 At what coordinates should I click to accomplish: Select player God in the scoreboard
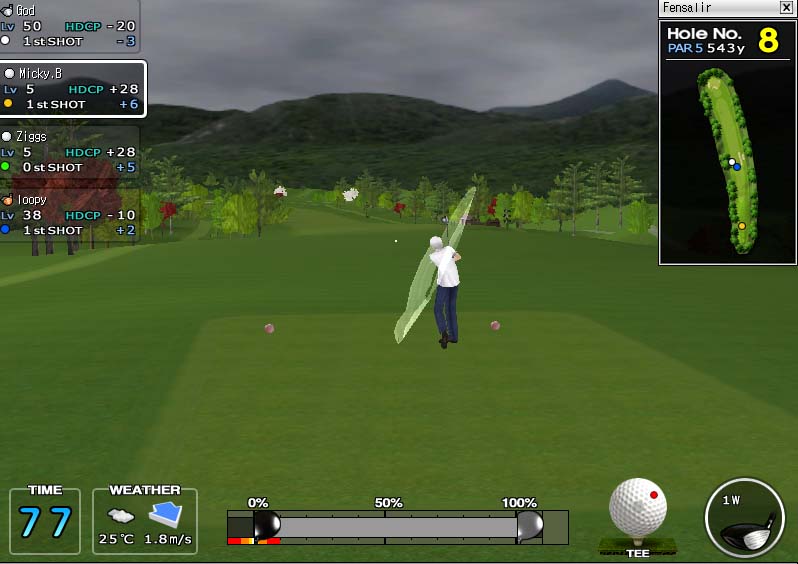click(x=70, y=26)
